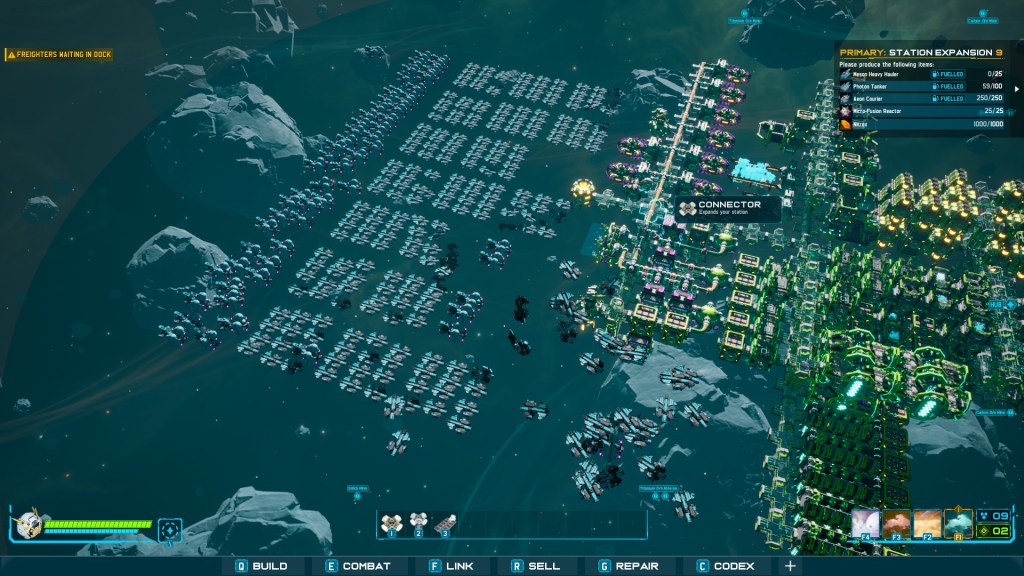The height and width of the screenshot is (576, 1024).
Task: Expand the objective panel with the arrow
Action: pyautogui.click(x=1016, y=88)
